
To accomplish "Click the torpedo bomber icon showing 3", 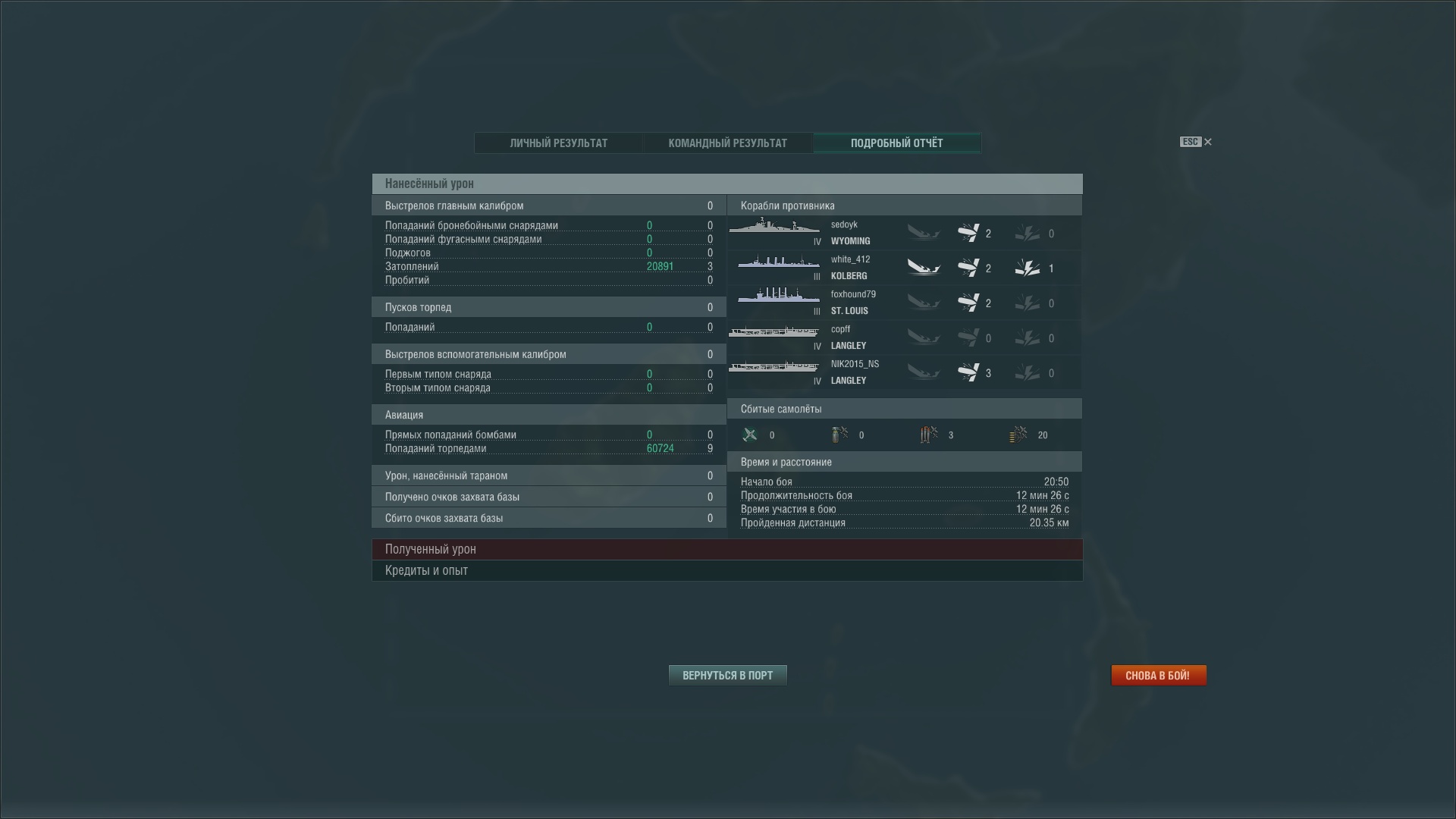I will [927, 435].
